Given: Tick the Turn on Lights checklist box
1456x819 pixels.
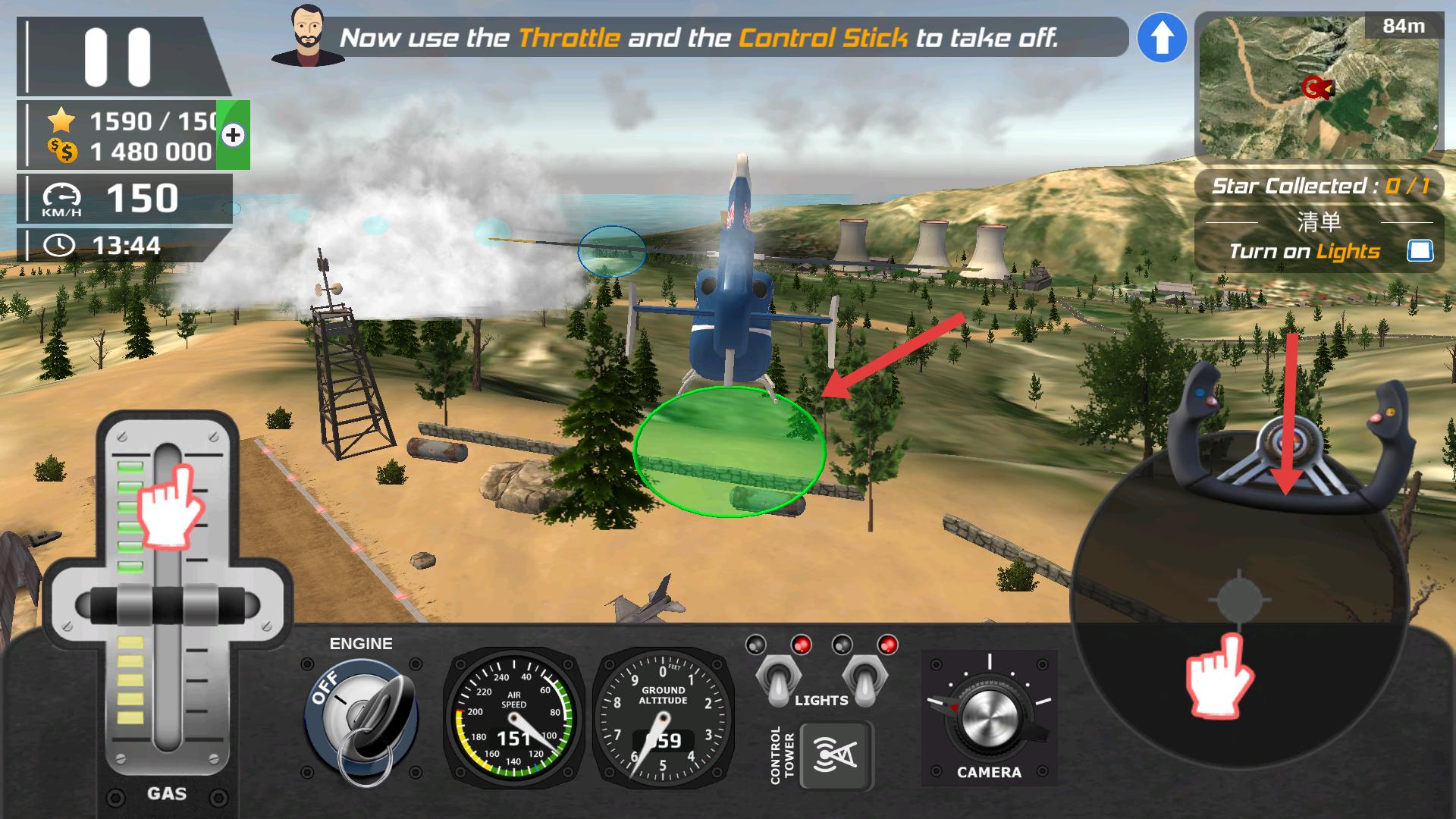Looking at the screenshot, I should click(x=1420, y=251).
